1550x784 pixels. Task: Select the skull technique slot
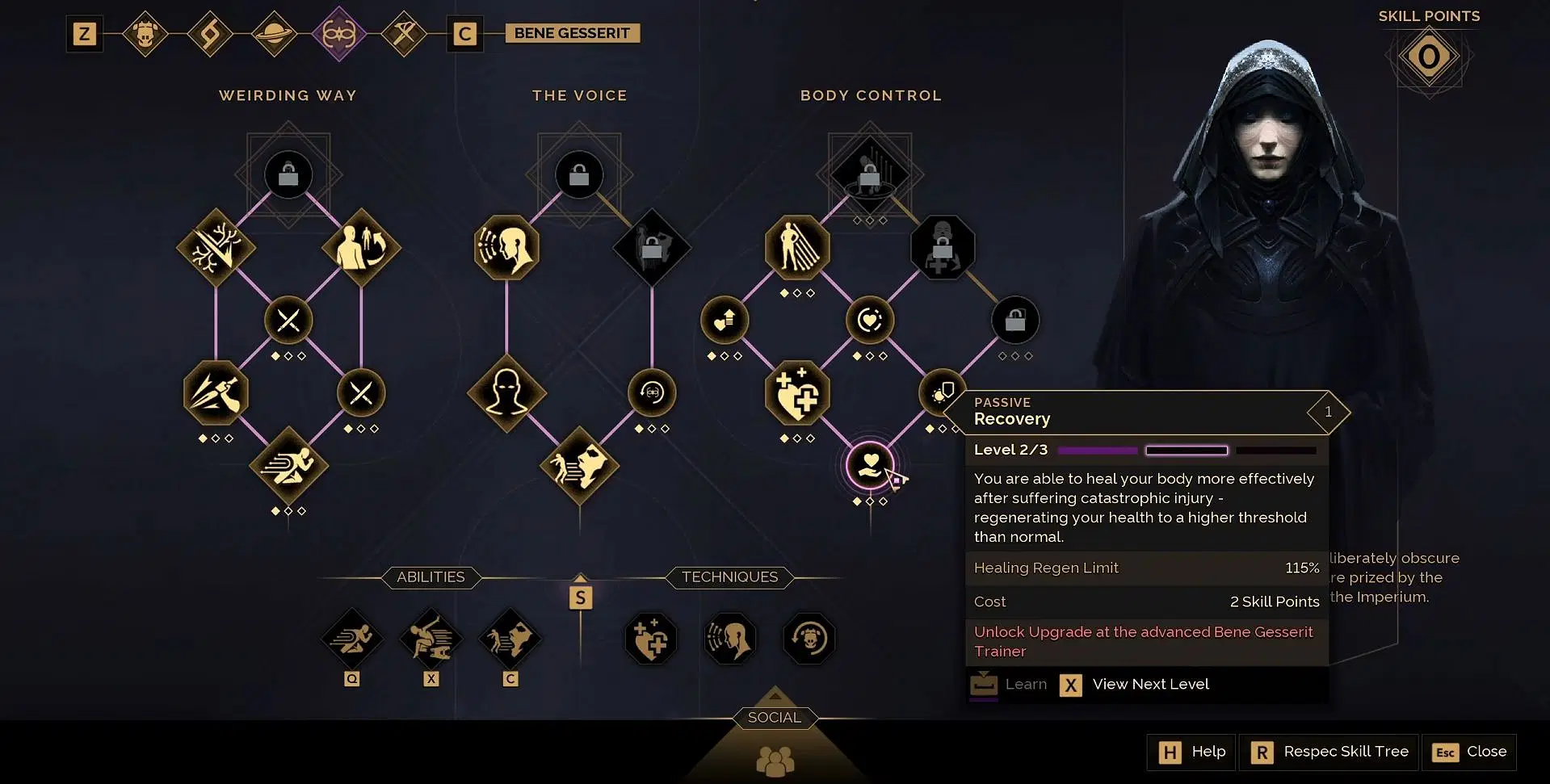click(809, 639)
